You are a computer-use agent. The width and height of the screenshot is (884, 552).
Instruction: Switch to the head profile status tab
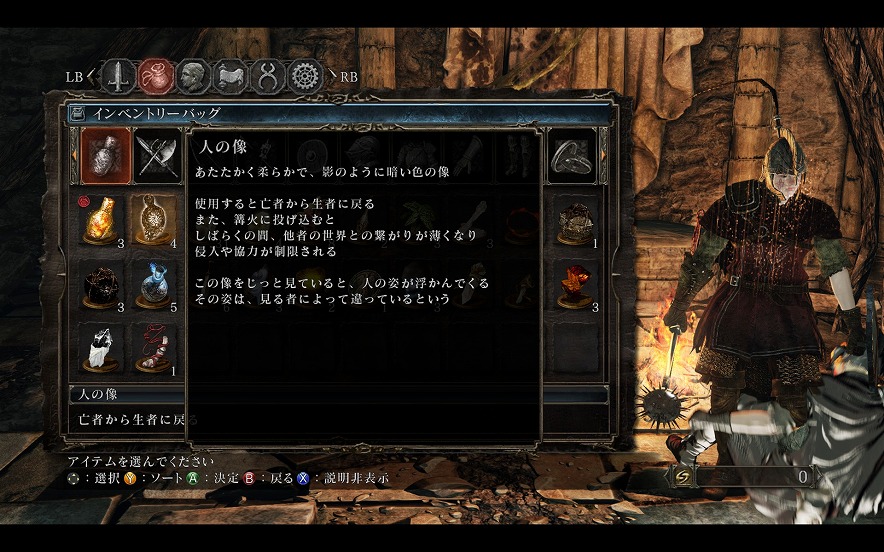[192, 75]
